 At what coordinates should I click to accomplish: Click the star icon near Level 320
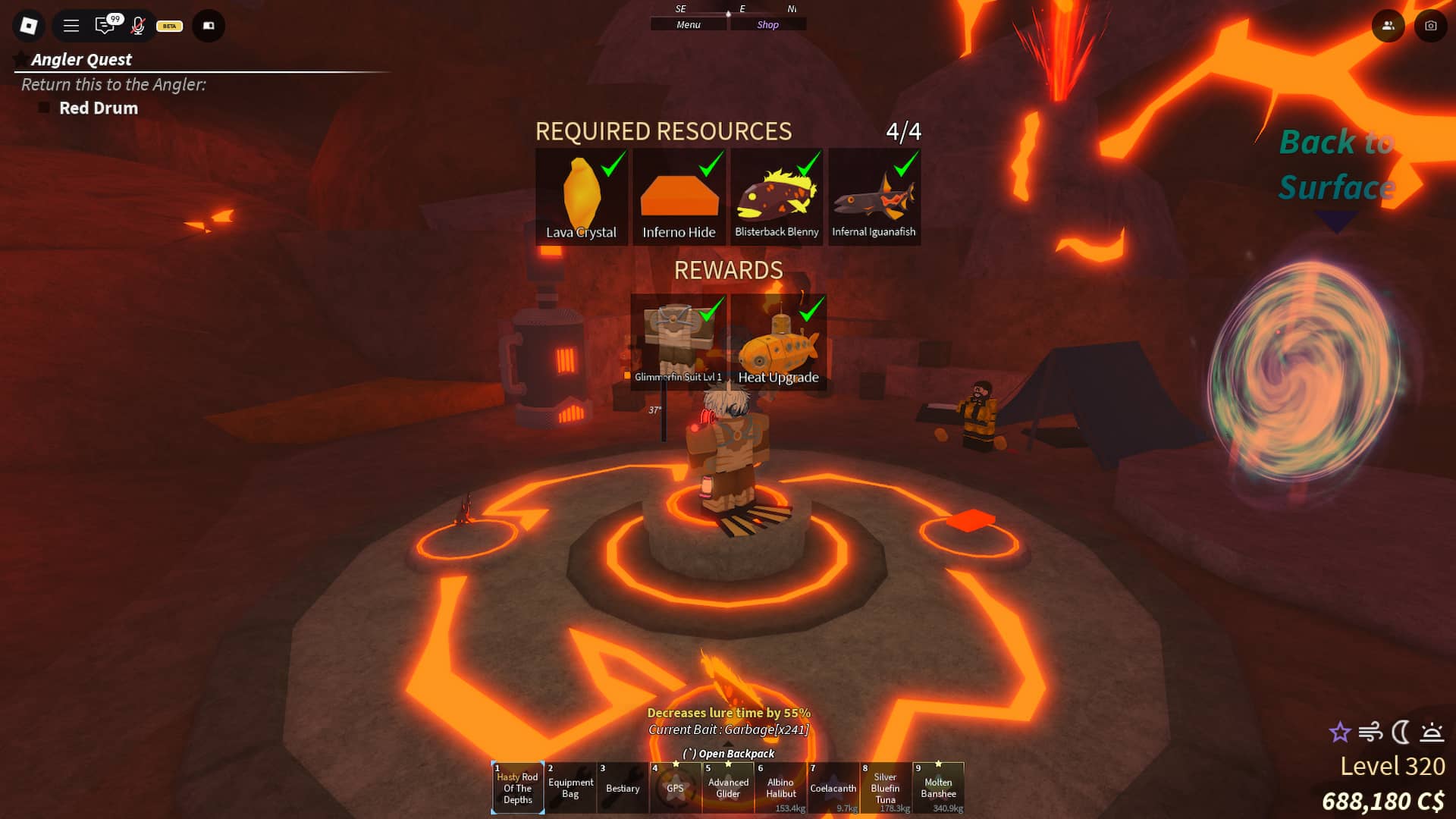point(1340,733)
